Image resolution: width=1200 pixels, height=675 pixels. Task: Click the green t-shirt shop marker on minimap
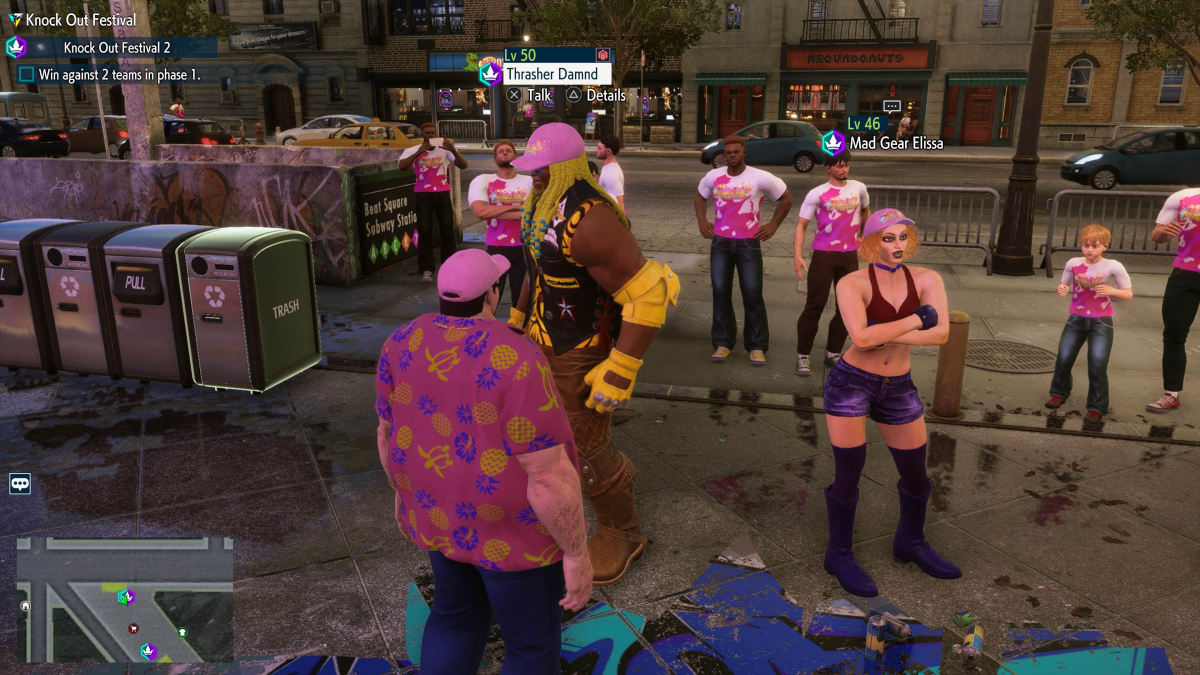[x=182, y=632]
